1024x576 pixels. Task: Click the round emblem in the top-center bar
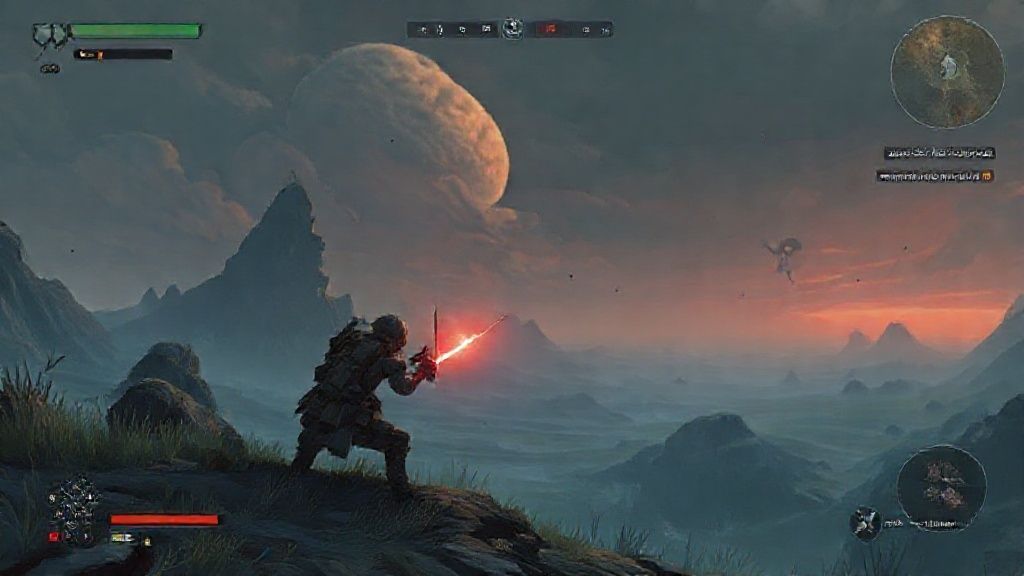pyautogui.click(x=513, y=28)
